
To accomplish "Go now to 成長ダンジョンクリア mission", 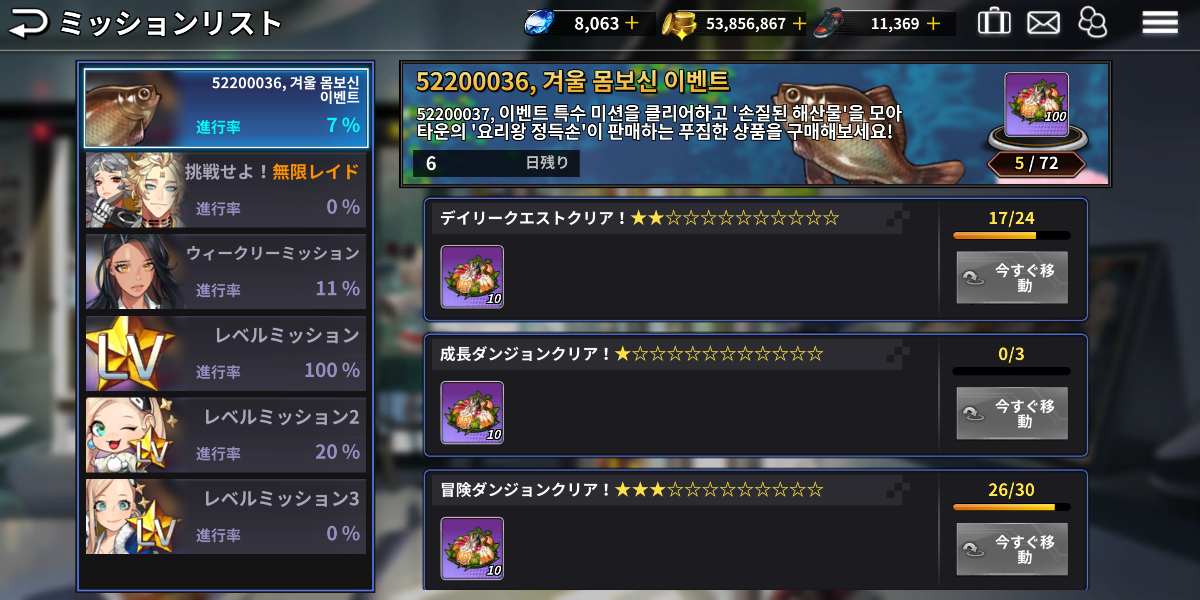I will pyautogui.click(x=1011, y=413).
